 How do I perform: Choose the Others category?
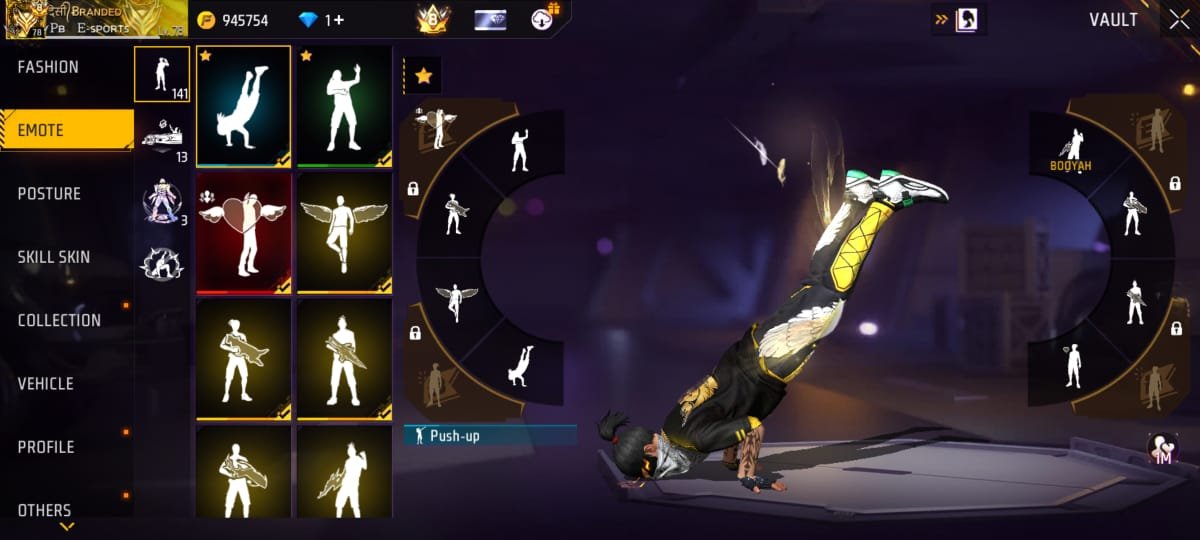(x=45, y=510)
